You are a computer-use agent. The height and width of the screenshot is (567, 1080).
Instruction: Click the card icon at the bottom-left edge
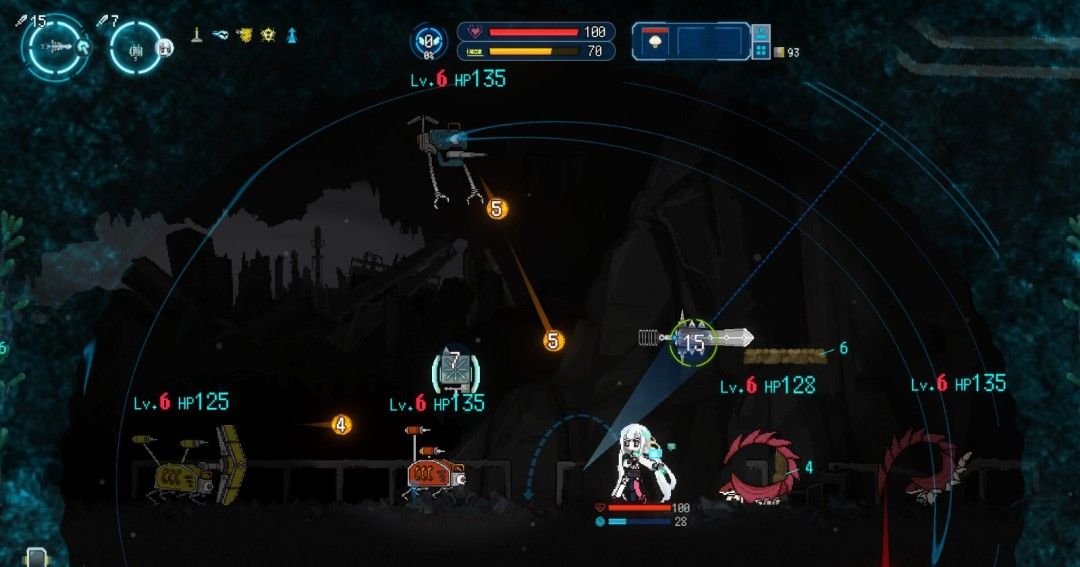pos(36,558)
